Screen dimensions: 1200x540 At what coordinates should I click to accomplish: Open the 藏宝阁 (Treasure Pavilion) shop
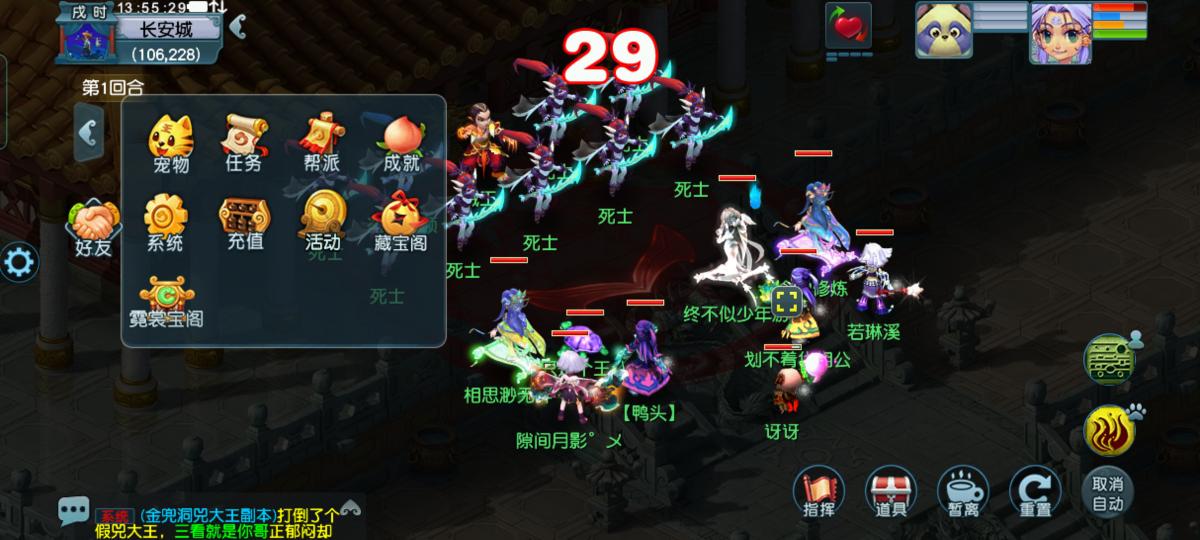401,220
